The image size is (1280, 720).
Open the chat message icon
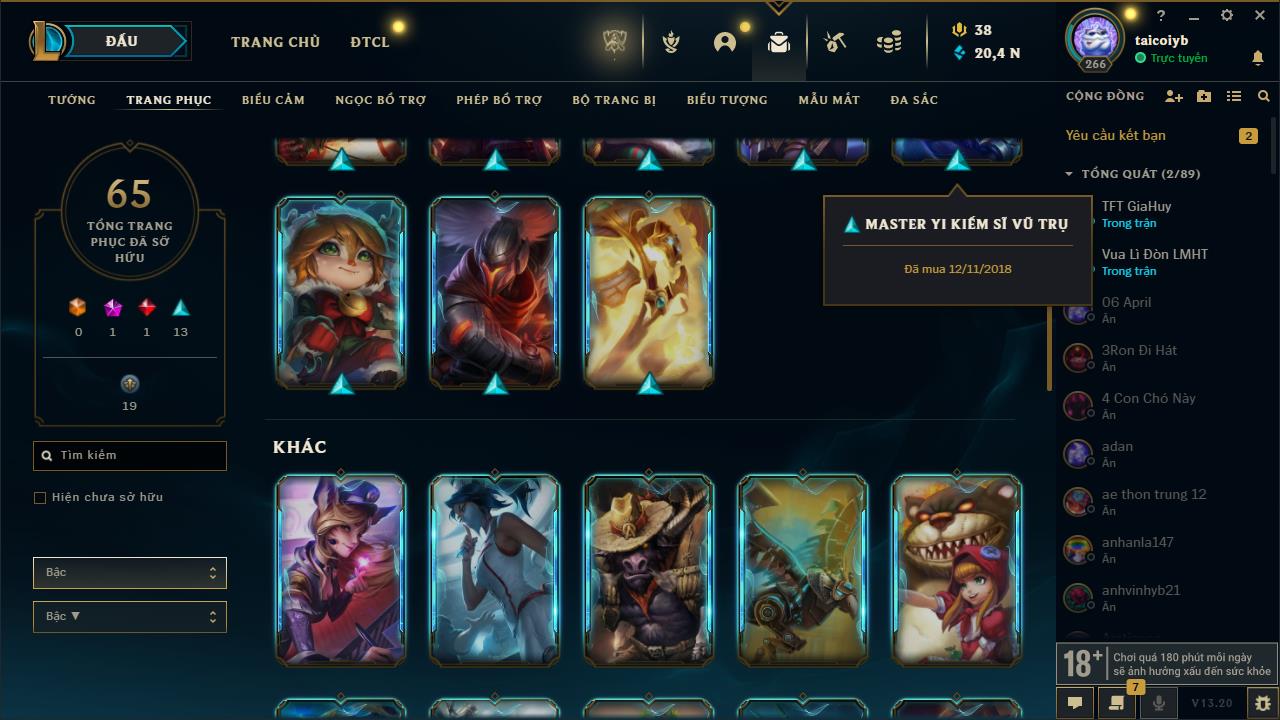(1075, 703)
